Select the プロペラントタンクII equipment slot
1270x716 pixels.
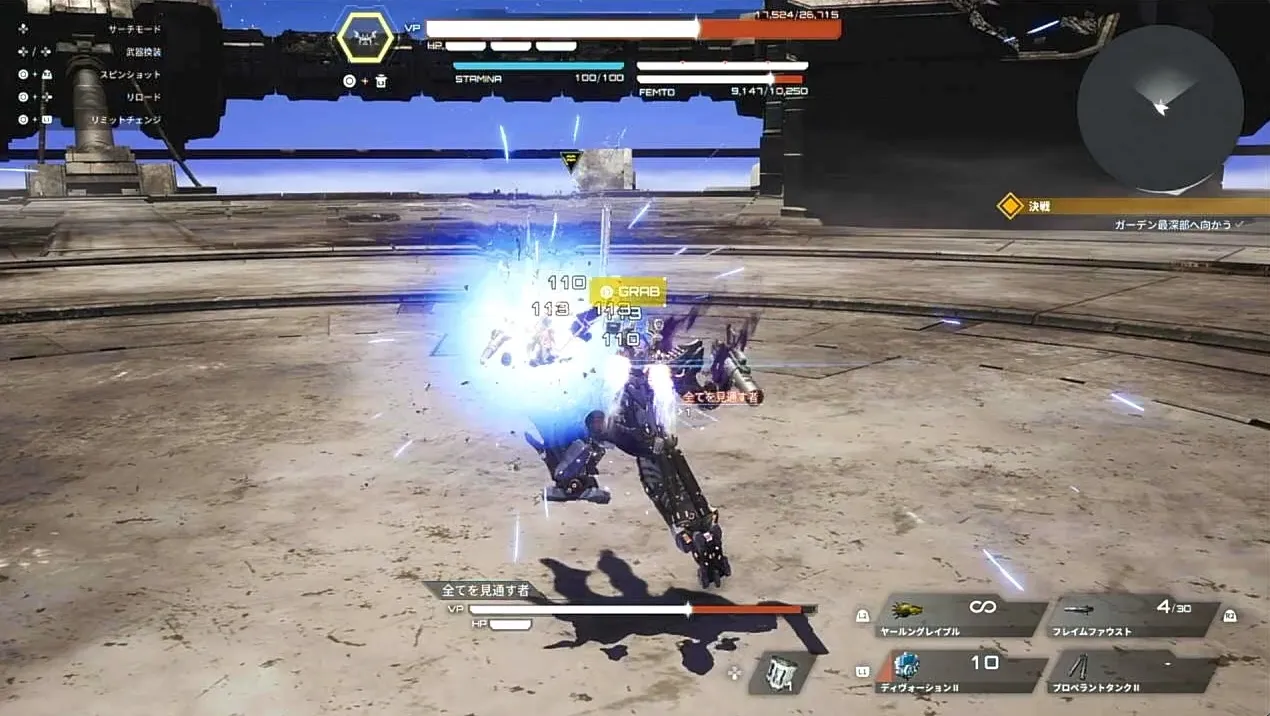(x=1132, y=671)
